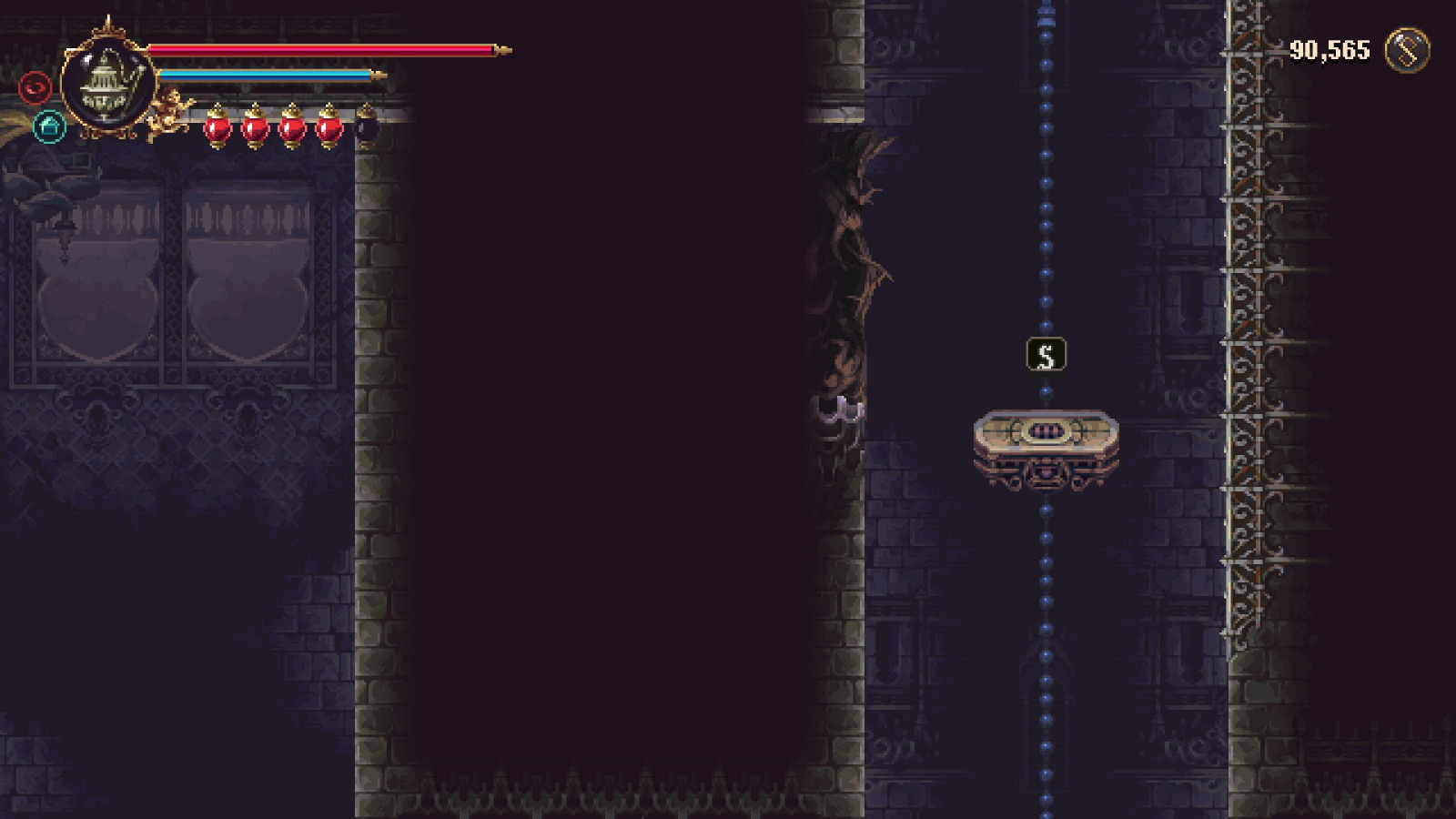Expand the S interaction prompt
Image resolution: width=1456 pixels, height=819 pixels.
pyautogui.click(x=1045, y=353)
